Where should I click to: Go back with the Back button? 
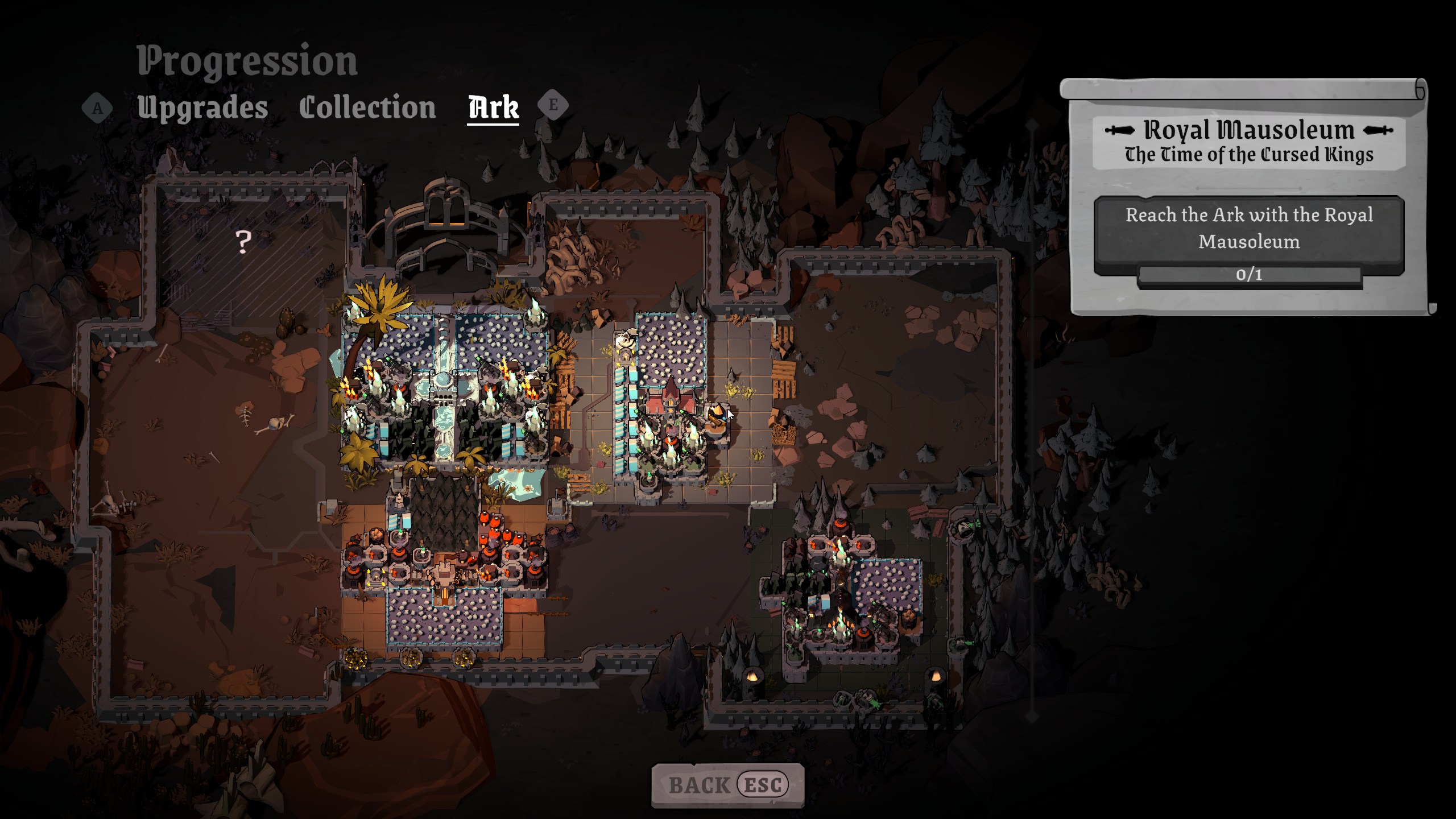click(727, 785)
